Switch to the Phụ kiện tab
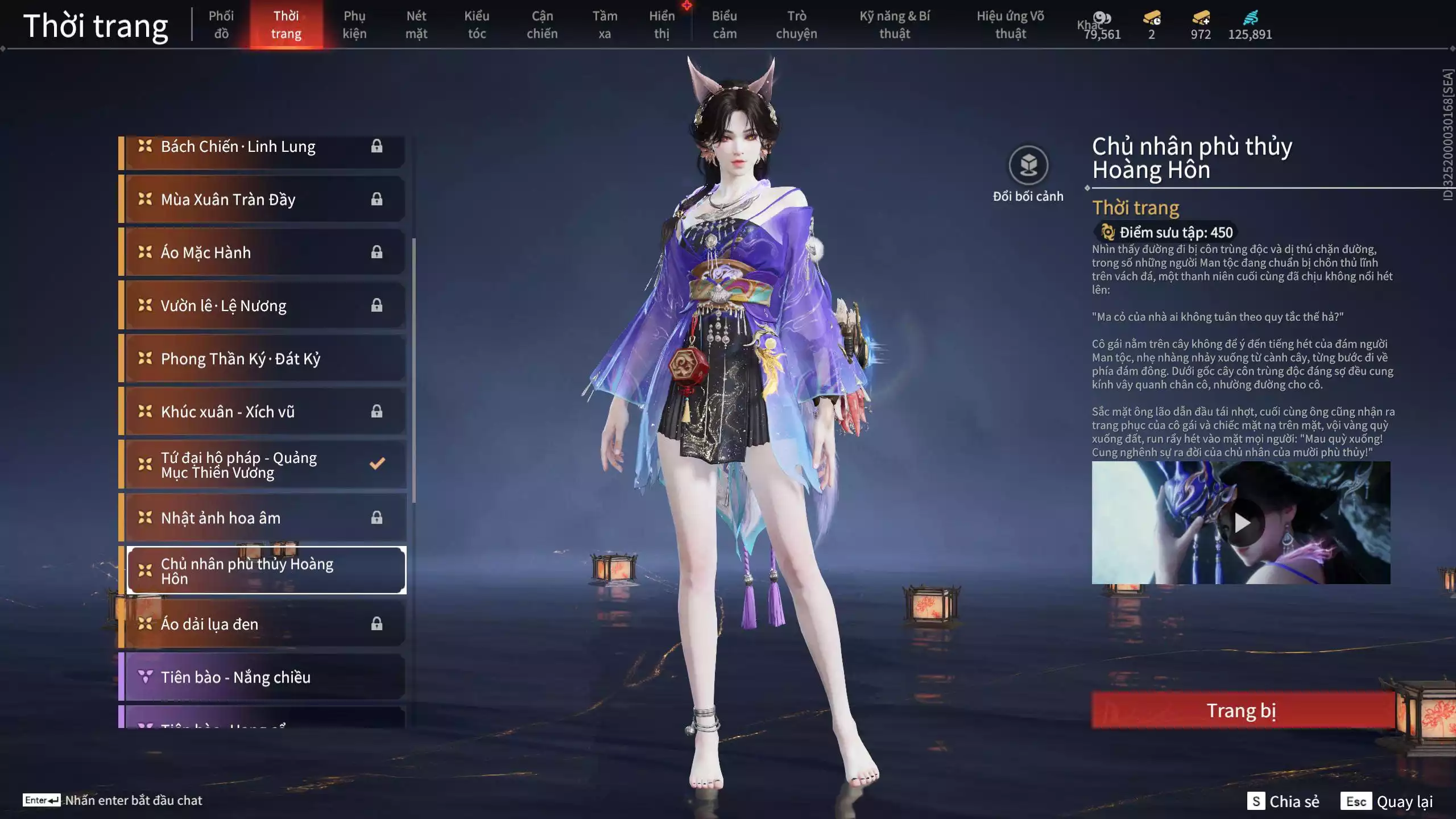This screenshot has width=1456, height=819. tap(355, 24)
